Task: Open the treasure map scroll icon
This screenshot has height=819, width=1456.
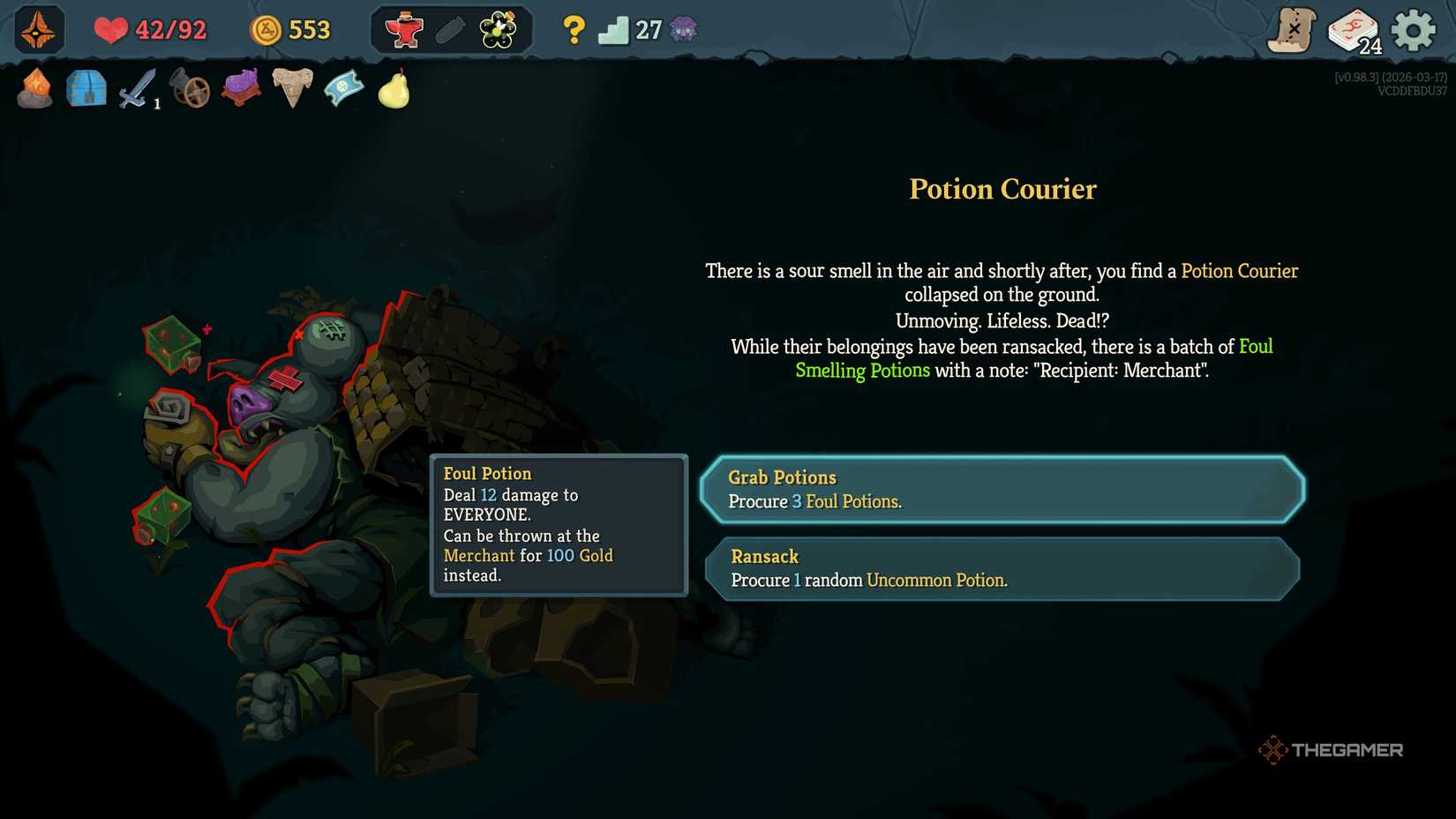Action: click(x=1292, y=27)
